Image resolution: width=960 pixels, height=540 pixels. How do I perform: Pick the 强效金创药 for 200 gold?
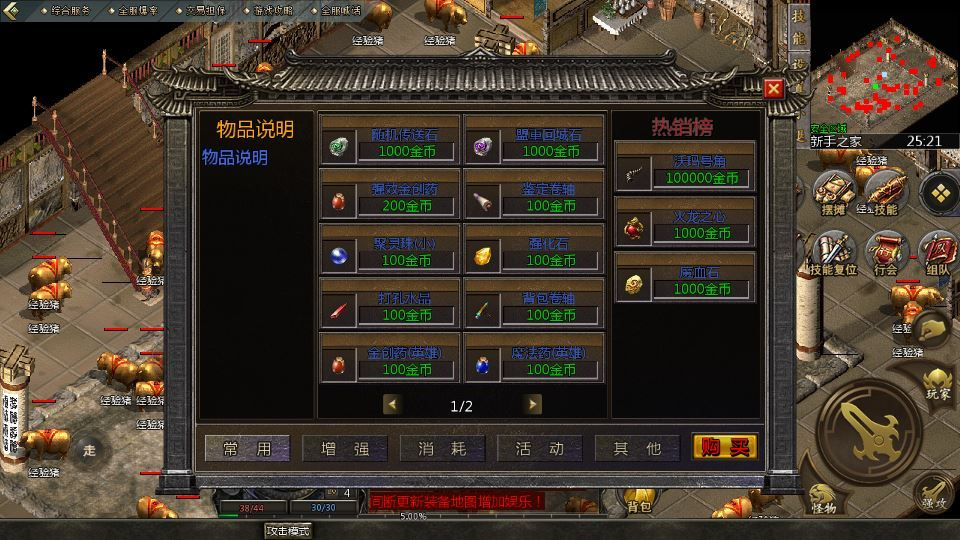click(x=389, y=197)
